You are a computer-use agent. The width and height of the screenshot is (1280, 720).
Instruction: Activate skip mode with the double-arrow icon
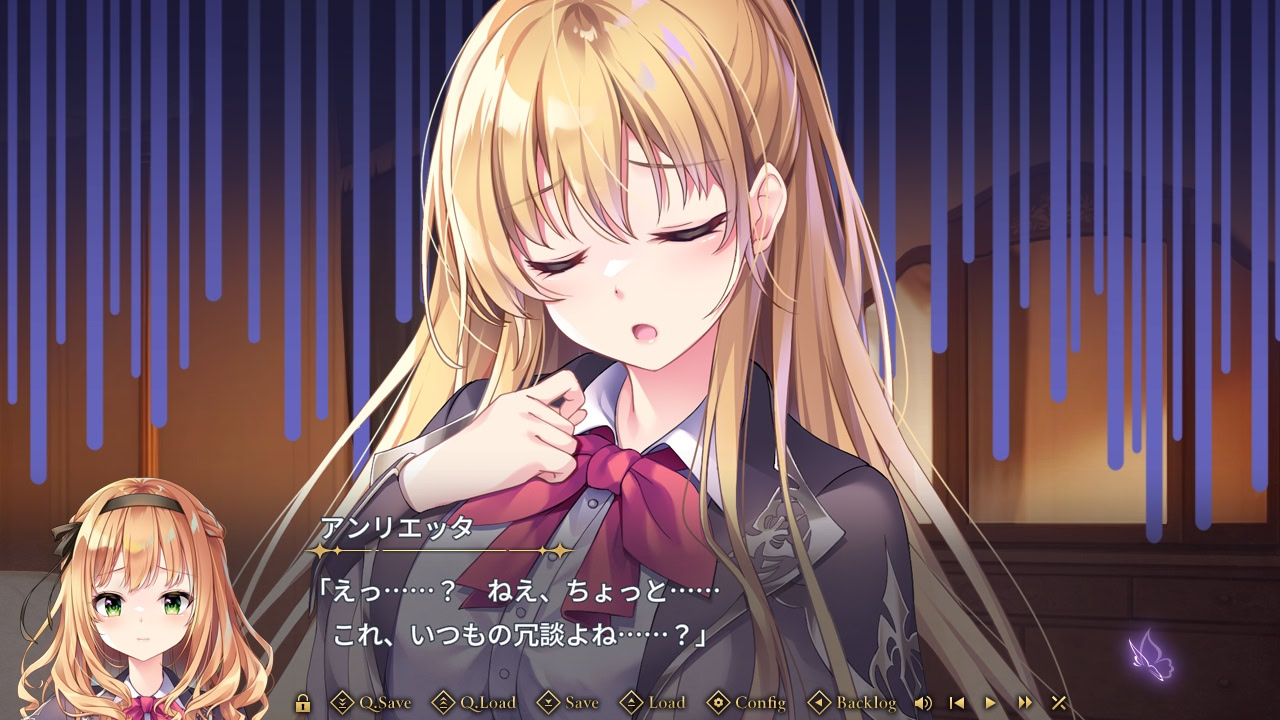point(1024,703)
